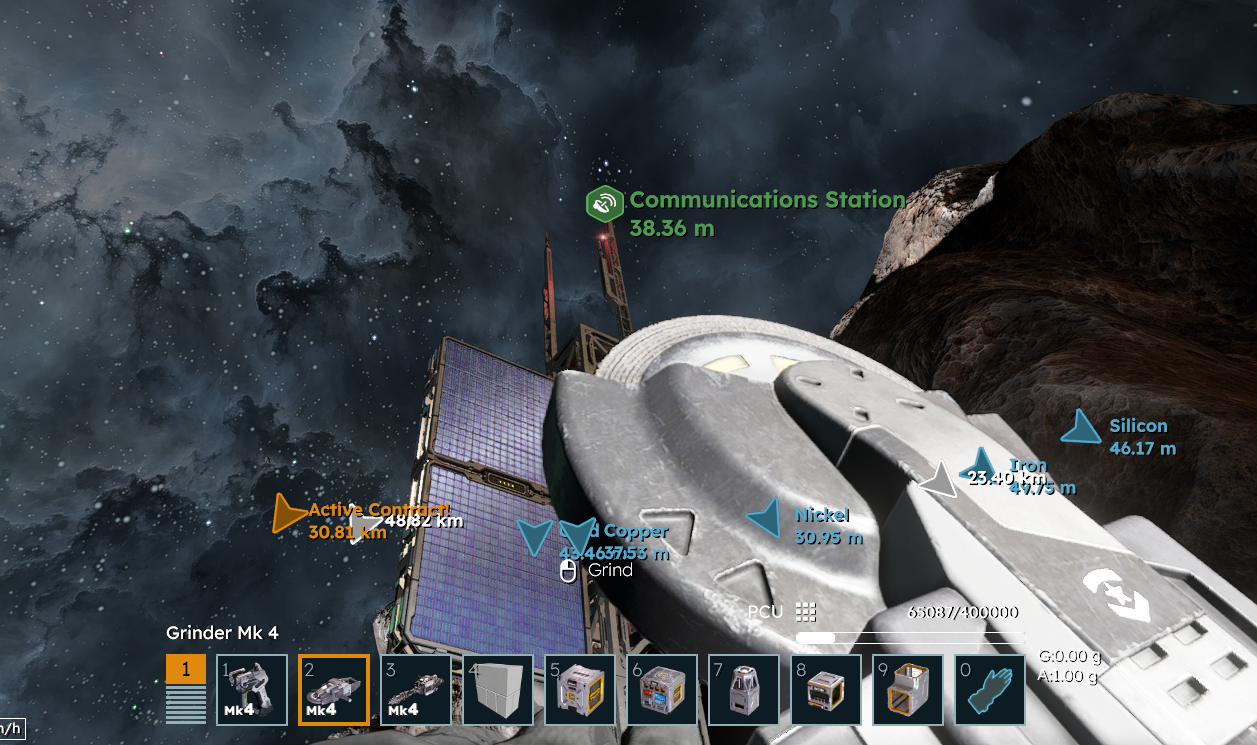1257x745 pixels.
Task: Click the Nickel ore marker
Action: (x=765, y=517)
